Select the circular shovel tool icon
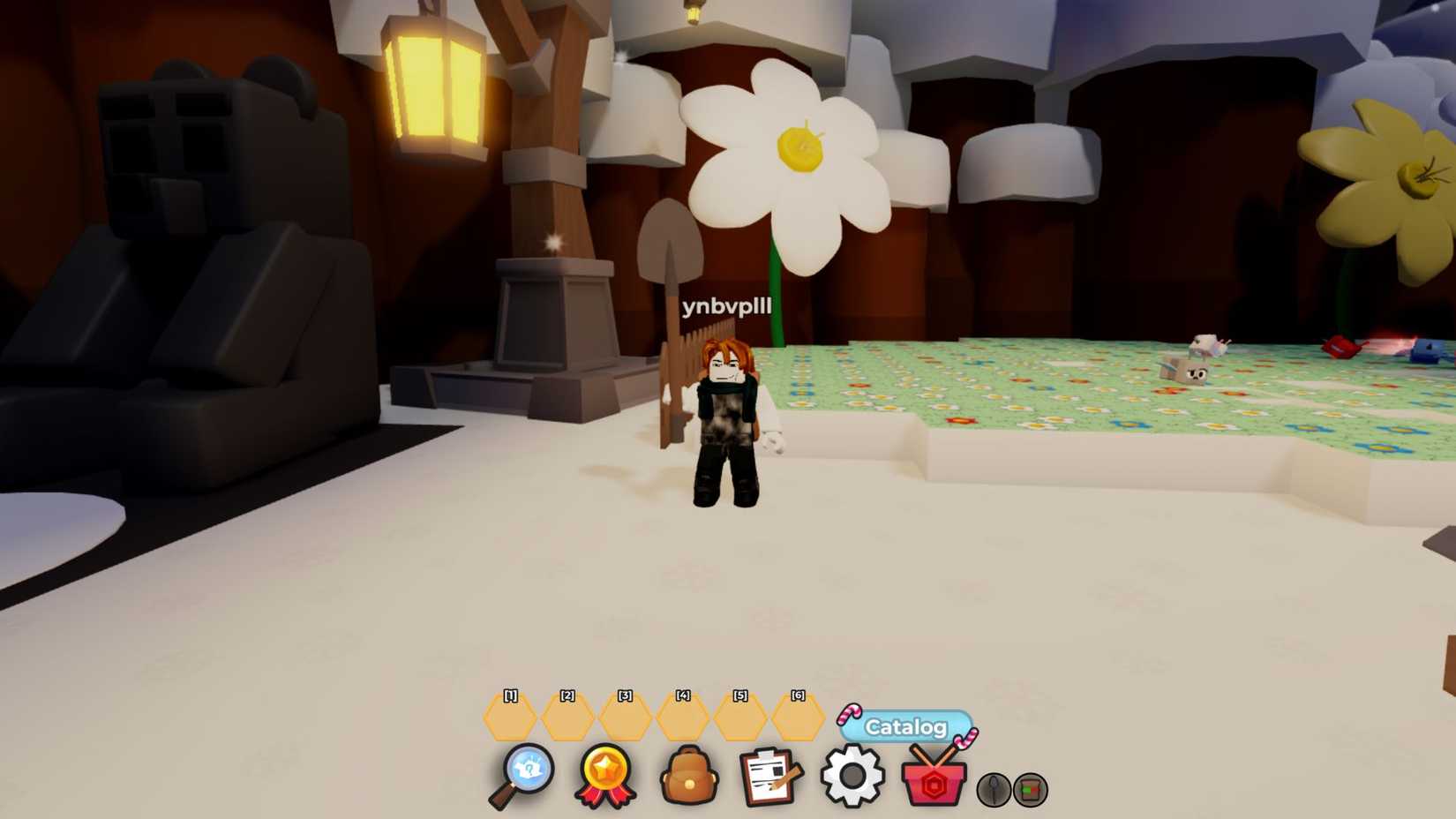The height and width of the screenshot is (819, 1456). click(x=993, y=790)
